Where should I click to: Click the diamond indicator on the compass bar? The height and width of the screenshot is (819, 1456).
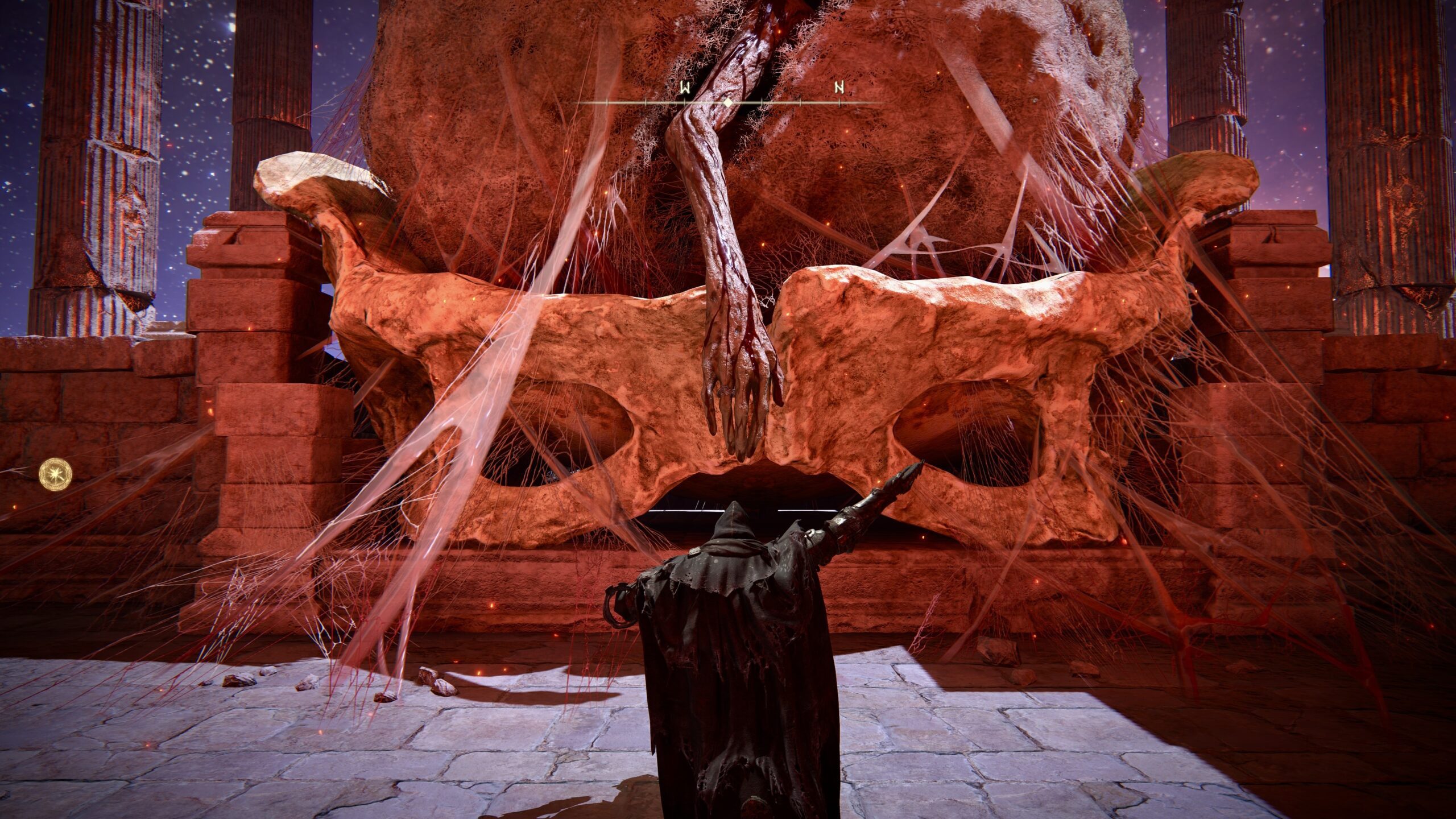[727, 103]
